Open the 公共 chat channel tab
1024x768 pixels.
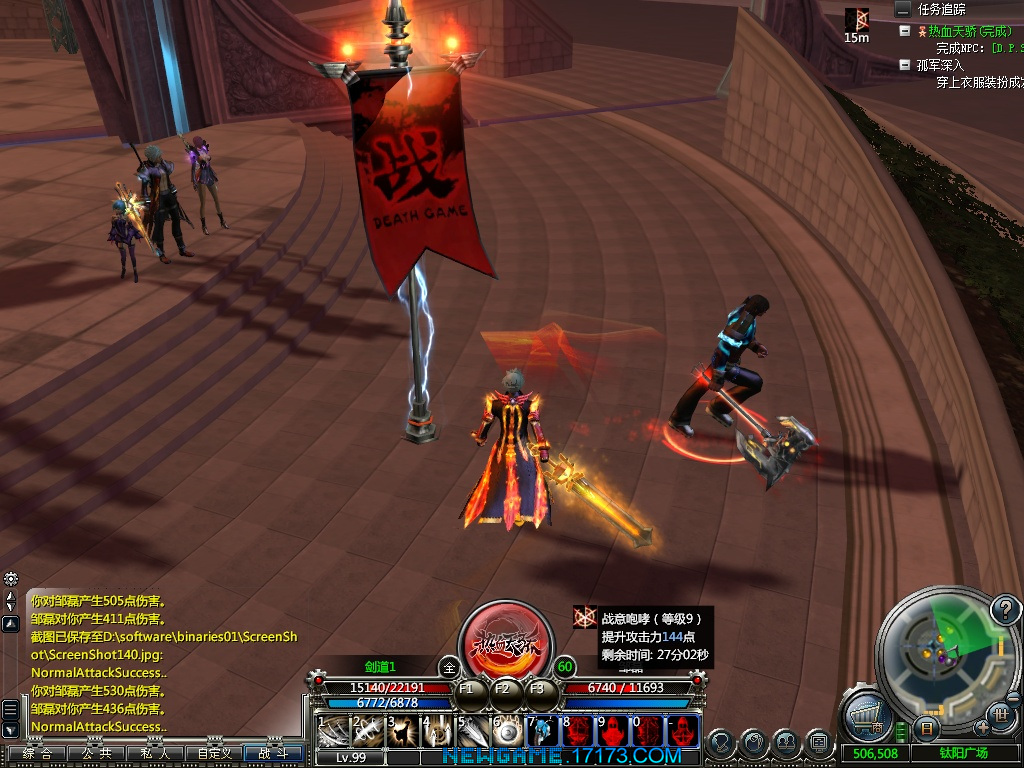pyautogui.click(x=96, y=753)
